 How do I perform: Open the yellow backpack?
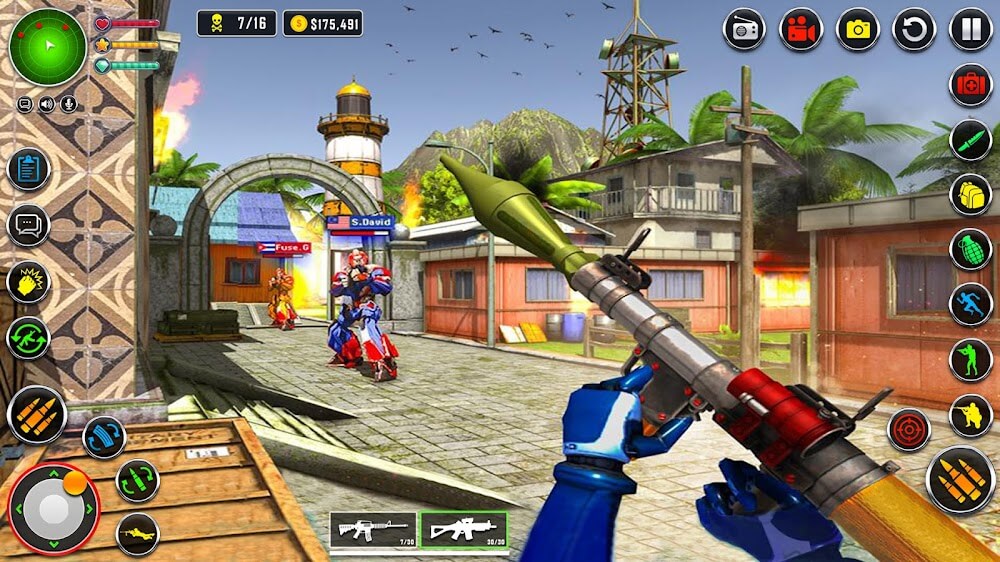(x=970, y=194)
